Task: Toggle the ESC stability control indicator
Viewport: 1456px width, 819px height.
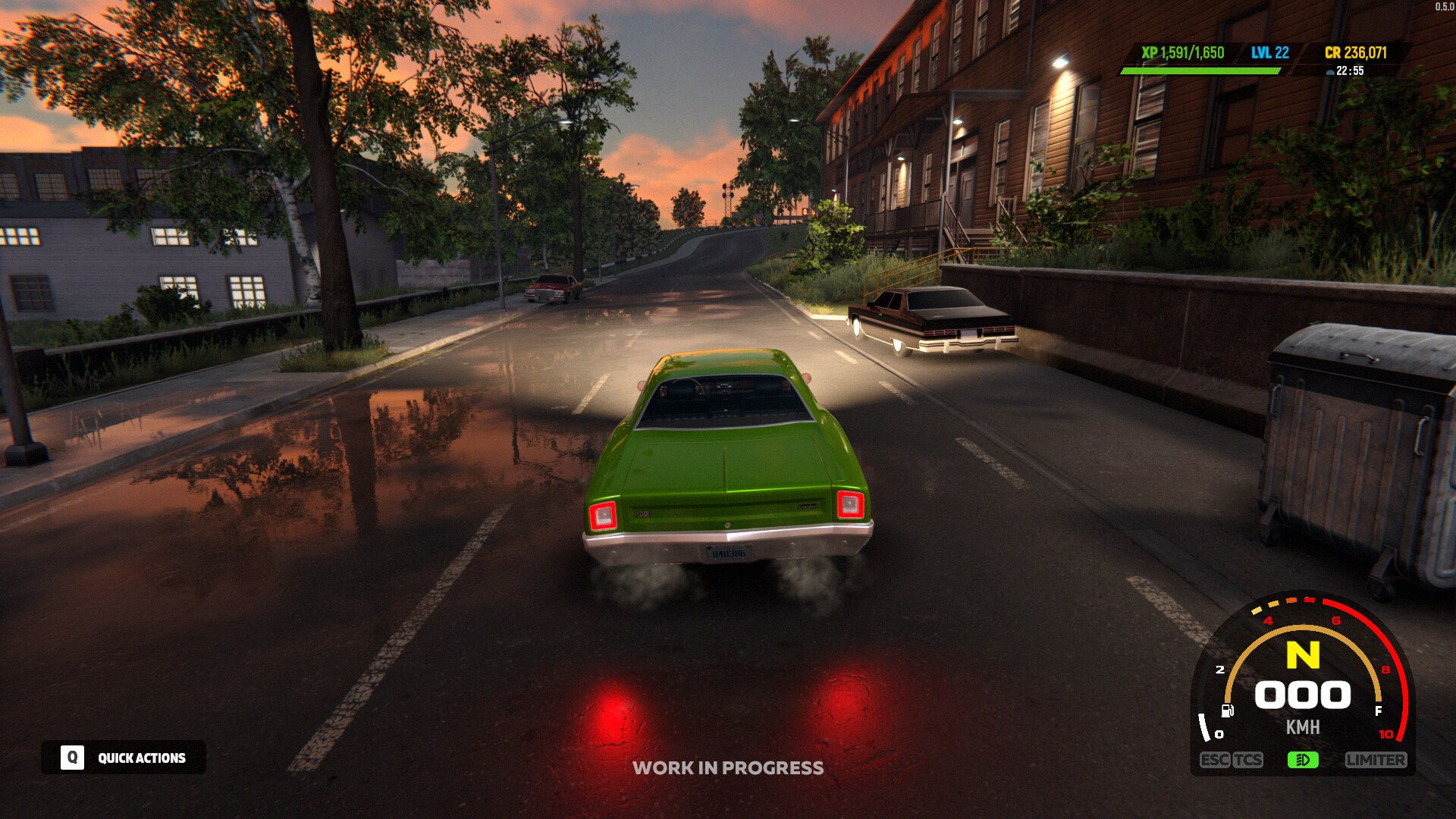Action: 1216,759
